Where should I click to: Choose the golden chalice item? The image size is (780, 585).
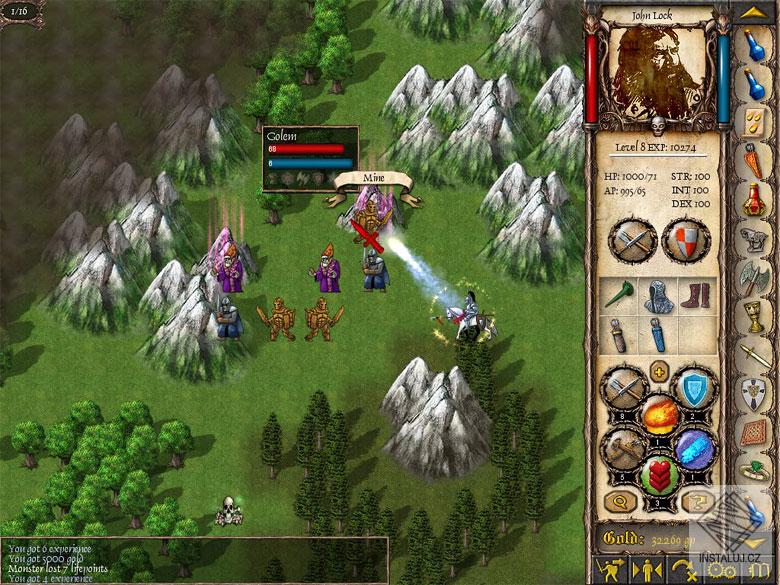(x=757, y=318)
